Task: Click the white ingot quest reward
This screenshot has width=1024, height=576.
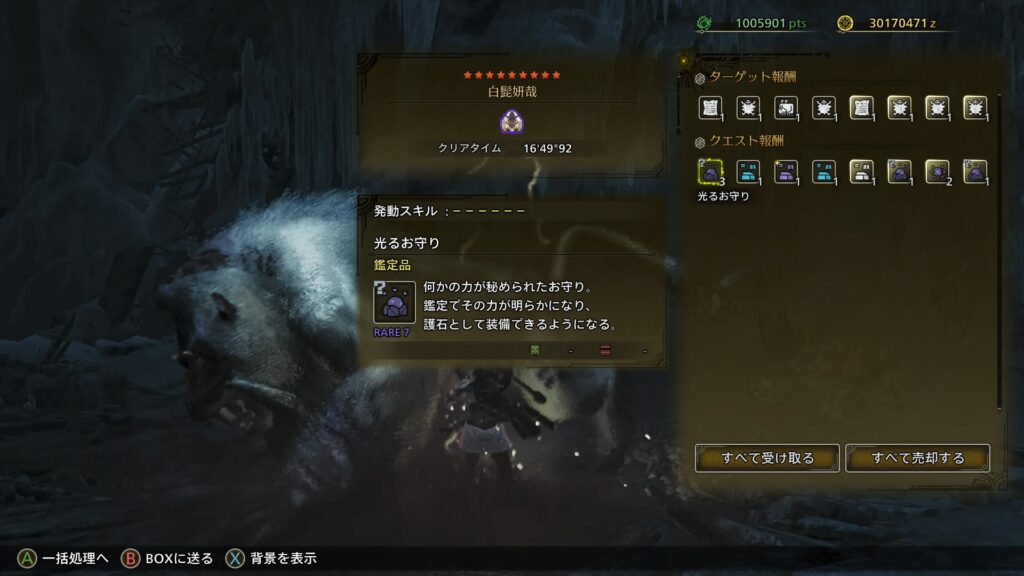Action: tap(861, 172)
